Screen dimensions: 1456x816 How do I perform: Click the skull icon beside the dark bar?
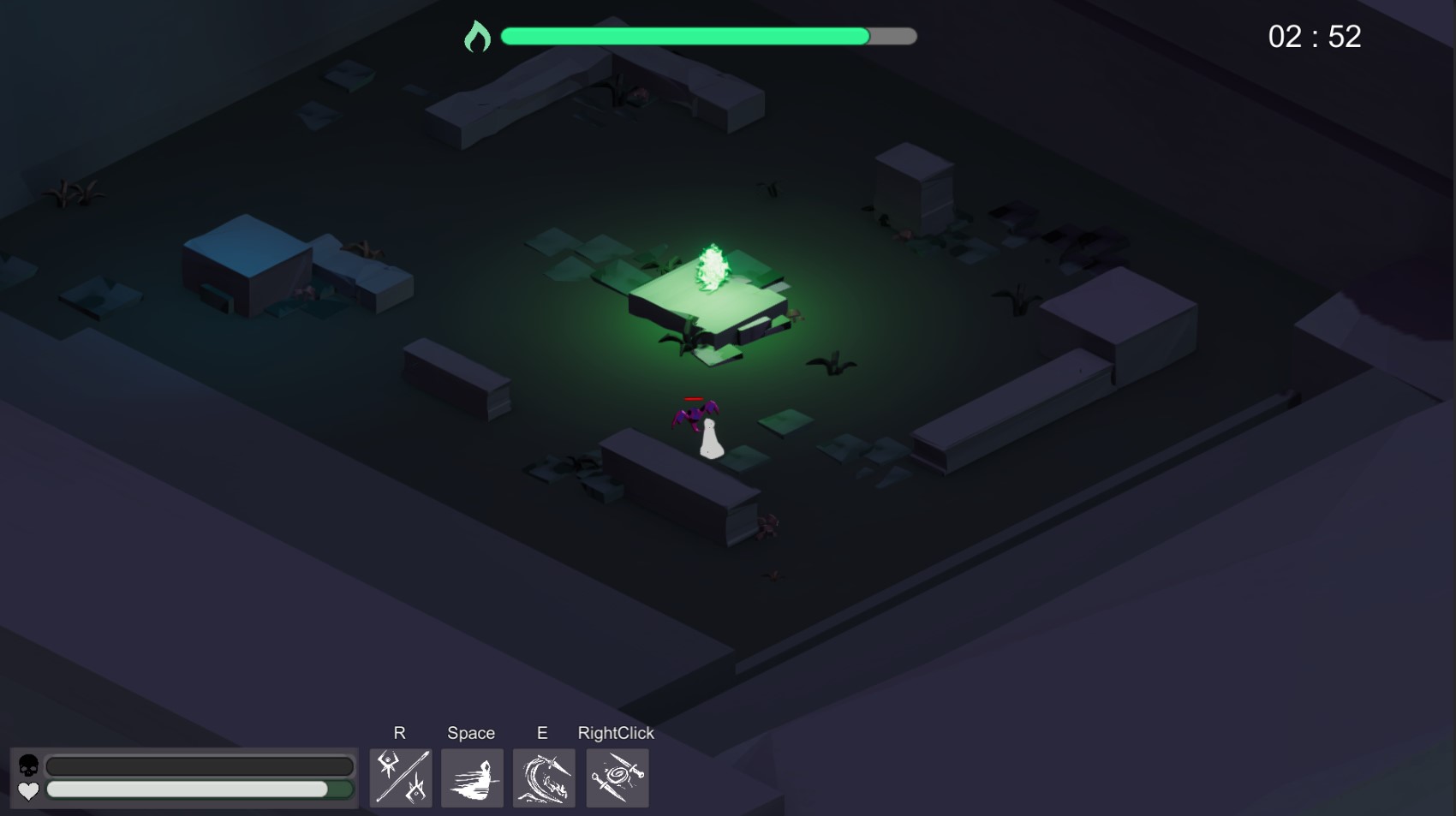pos(28,765)
